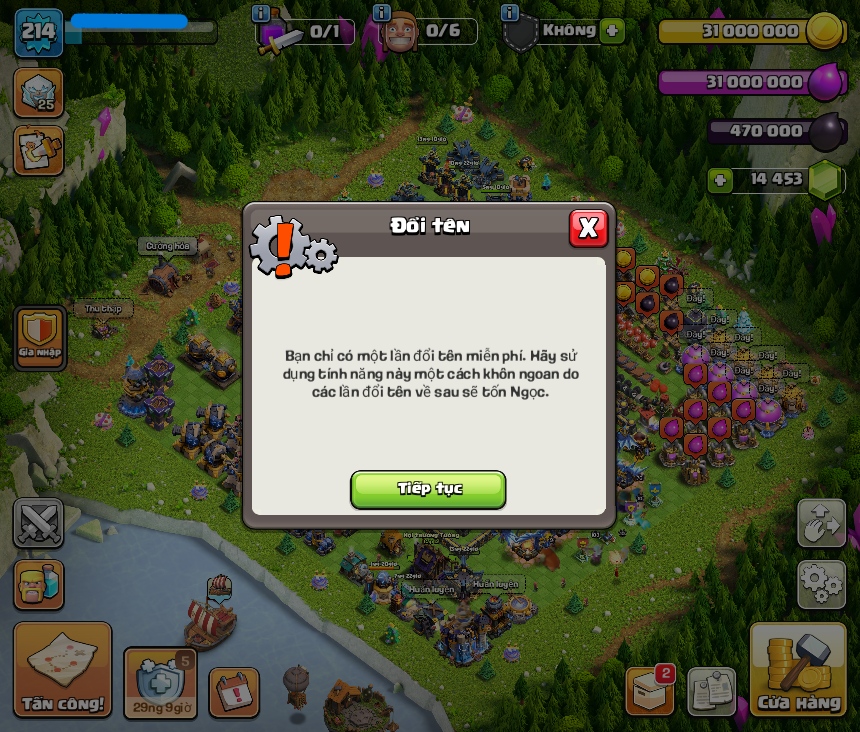
Task: Open the calendar events button
Action: tap(234, 692)
